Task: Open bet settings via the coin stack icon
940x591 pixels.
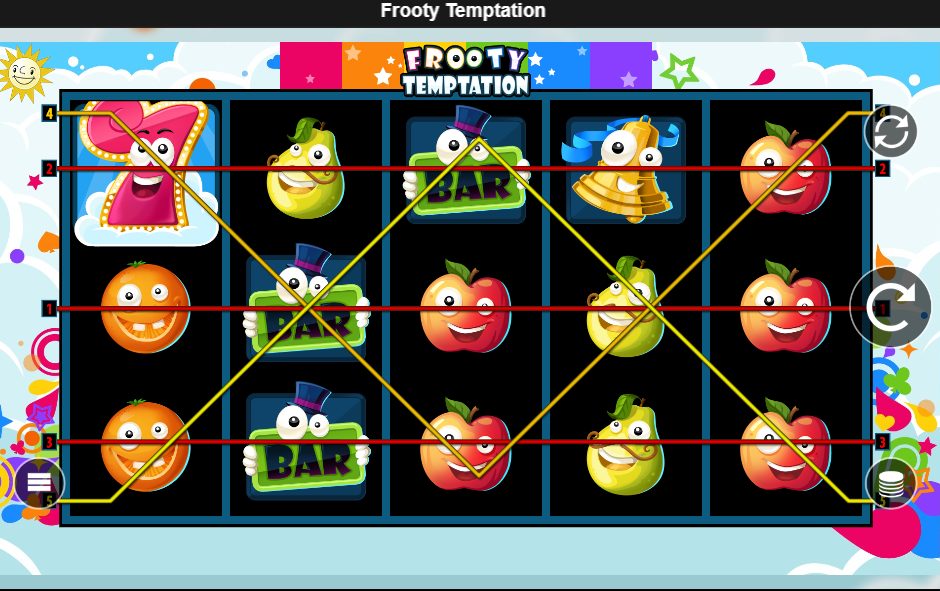Action: tap(890, 486)
